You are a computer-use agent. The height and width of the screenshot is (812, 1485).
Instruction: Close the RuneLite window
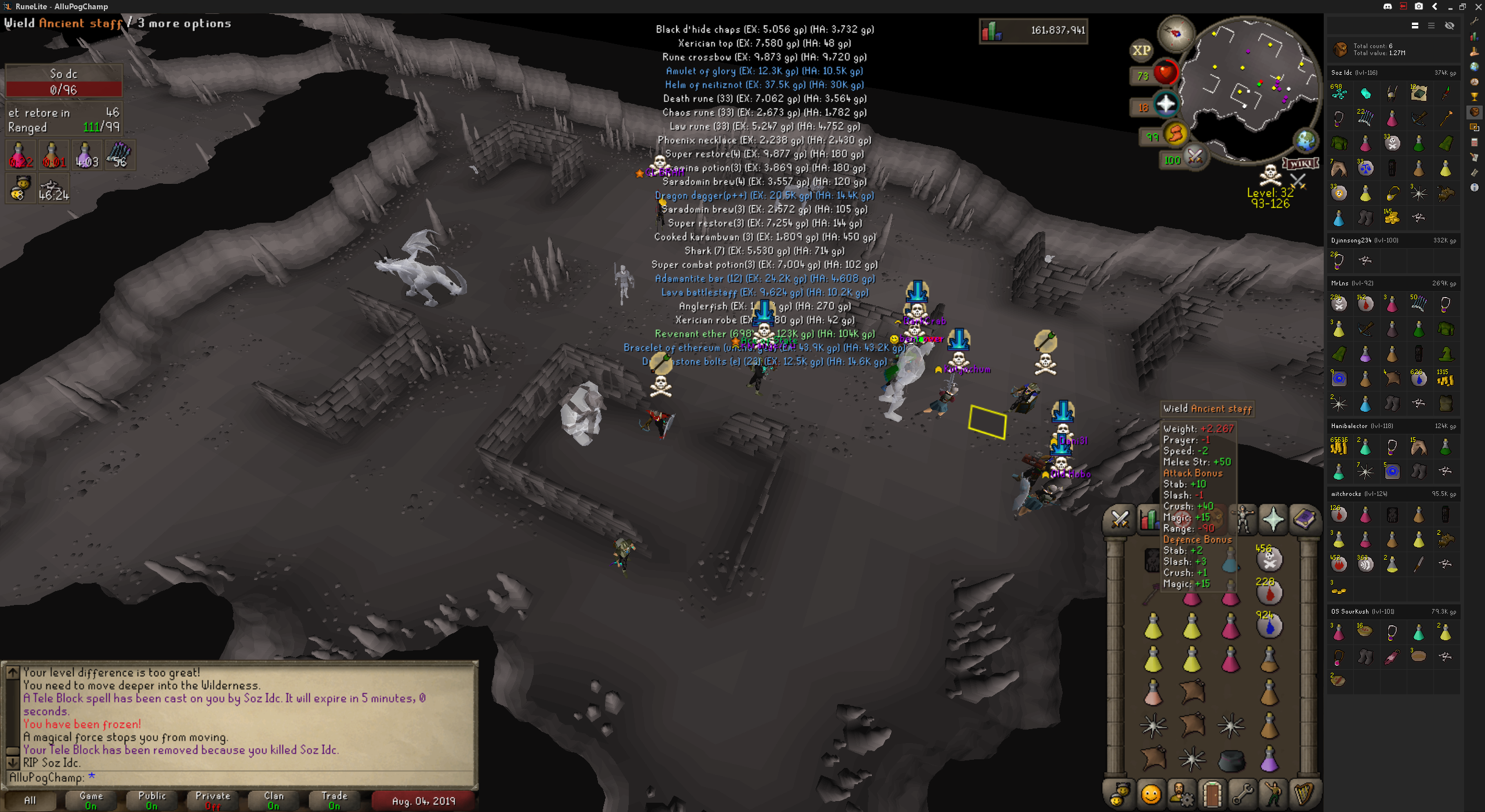[x=1478, y=6]
